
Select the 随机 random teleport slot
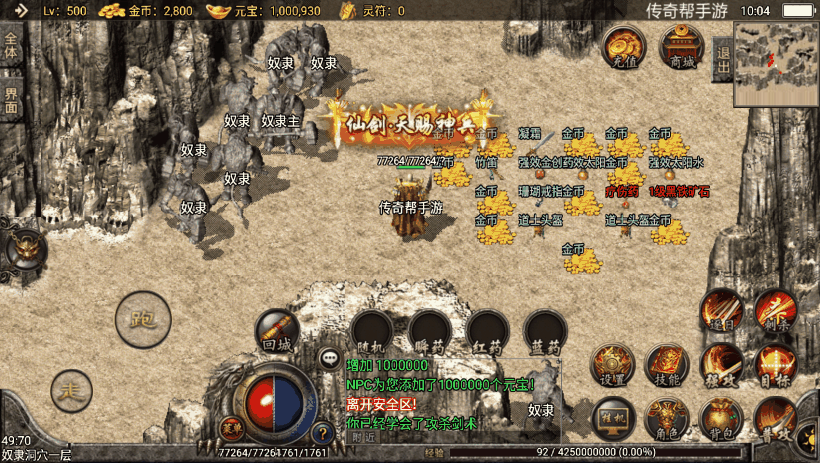pos(372,332)
